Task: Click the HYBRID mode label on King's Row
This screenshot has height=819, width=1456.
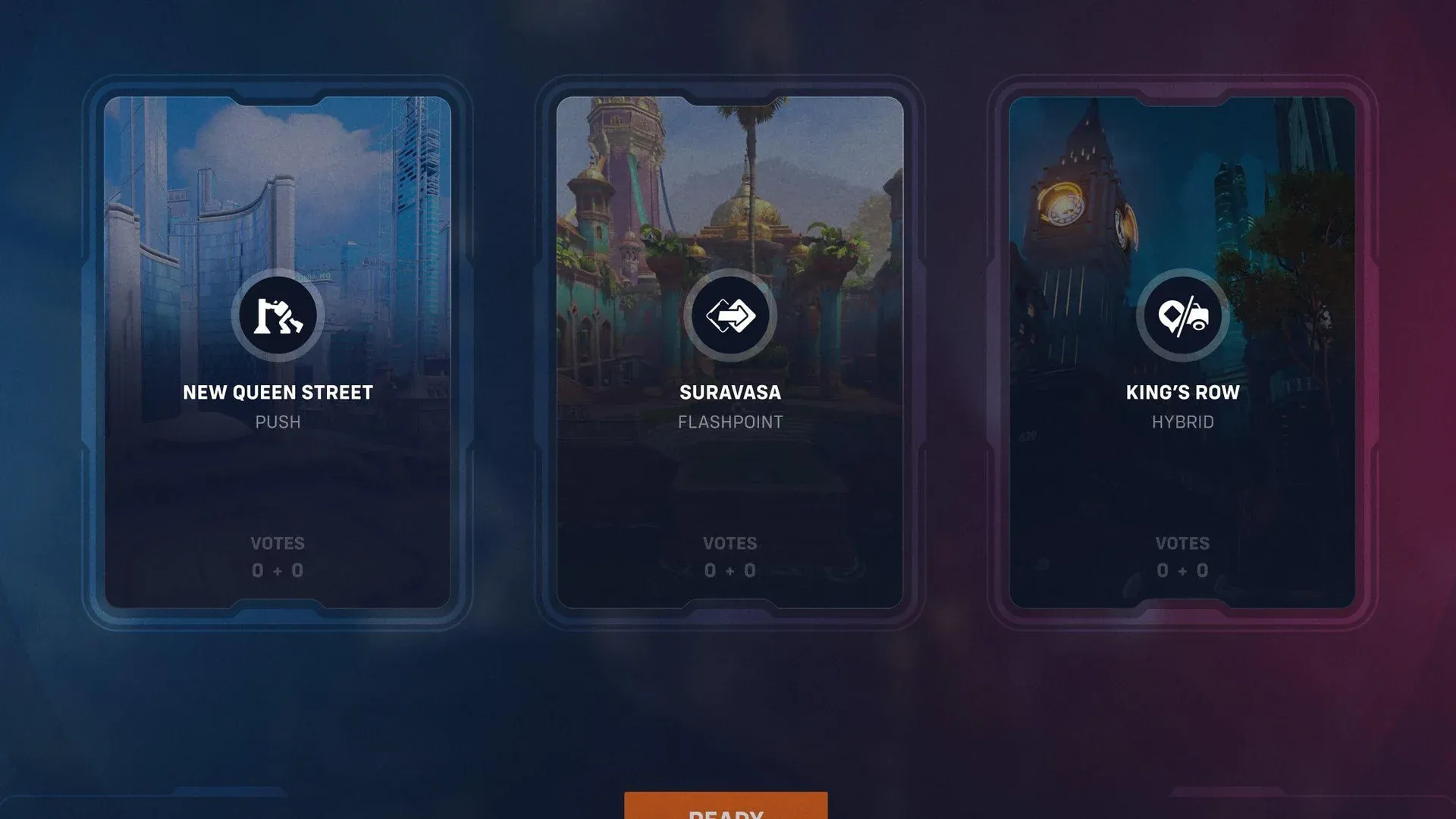Action: click(1181, 422)
